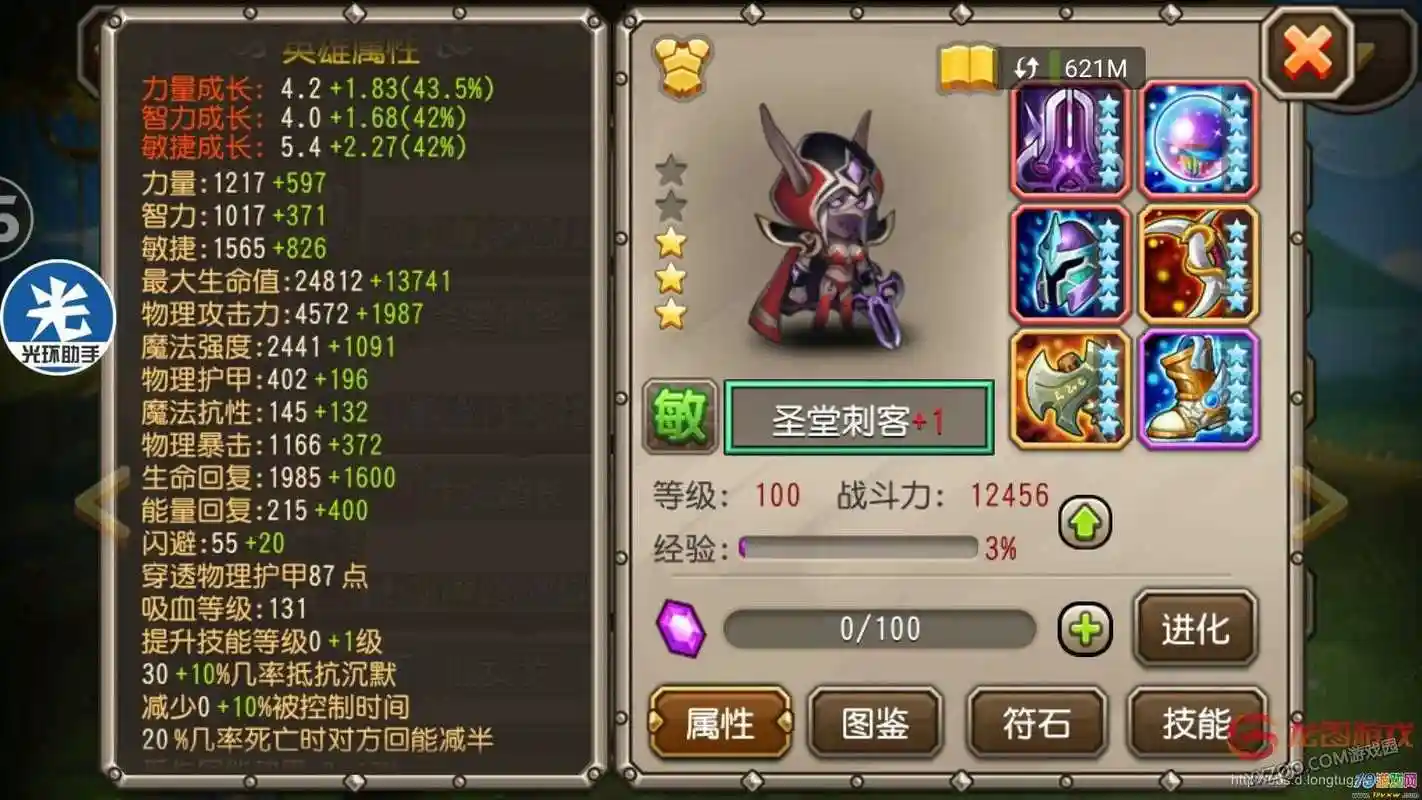
Task: Switch to the 图鉴 tab
Action: [877, 722]
